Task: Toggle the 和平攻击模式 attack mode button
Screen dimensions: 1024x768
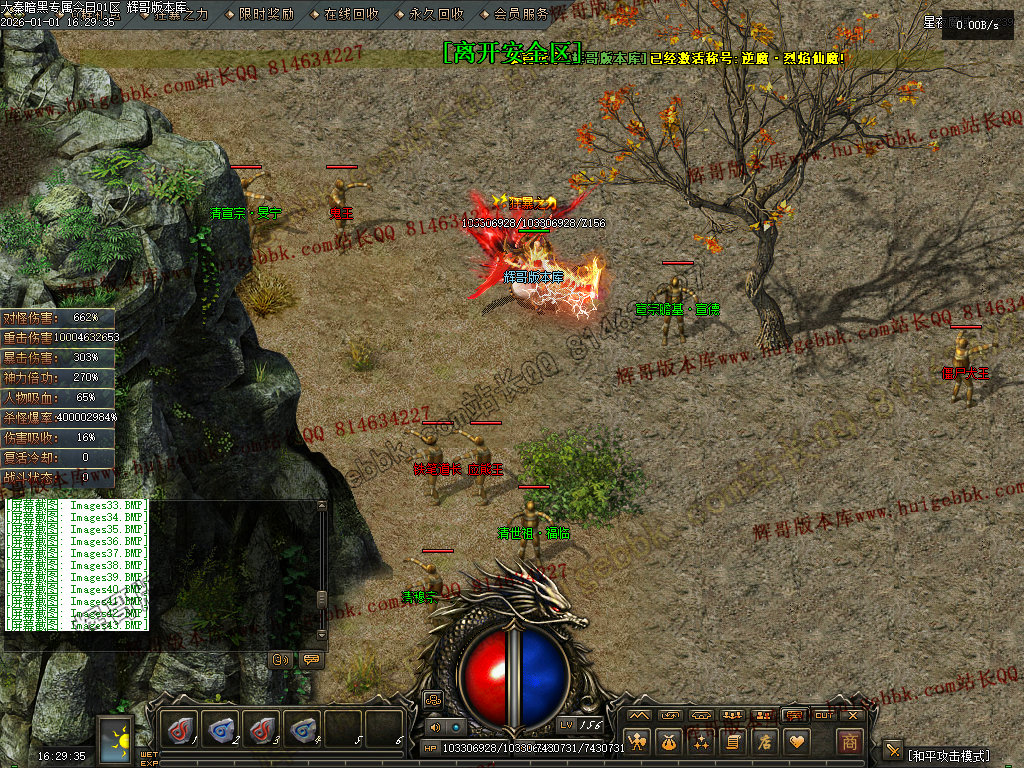Action: pyautogui.click(x=893, y=749)
